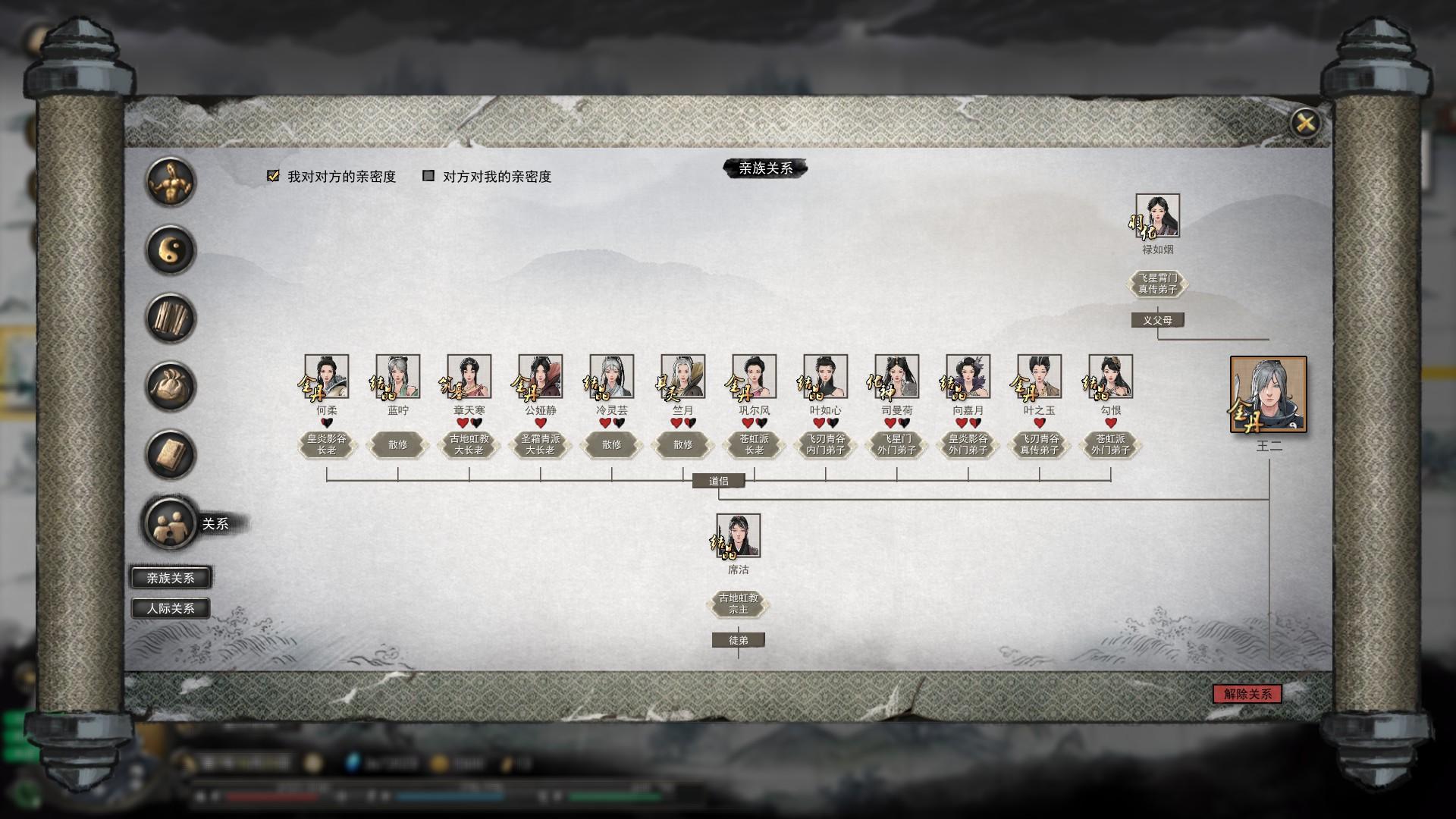Screen dimensions: 1456x819
Task: Close the relationship scroll window
Action: tap(1304, 123)
